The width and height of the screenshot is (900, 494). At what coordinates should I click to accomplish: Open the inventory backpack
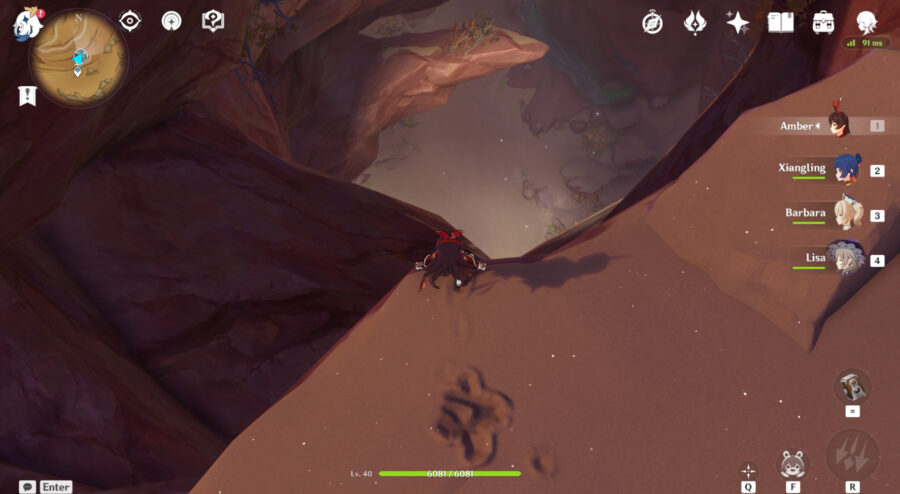tap(823, 22)
